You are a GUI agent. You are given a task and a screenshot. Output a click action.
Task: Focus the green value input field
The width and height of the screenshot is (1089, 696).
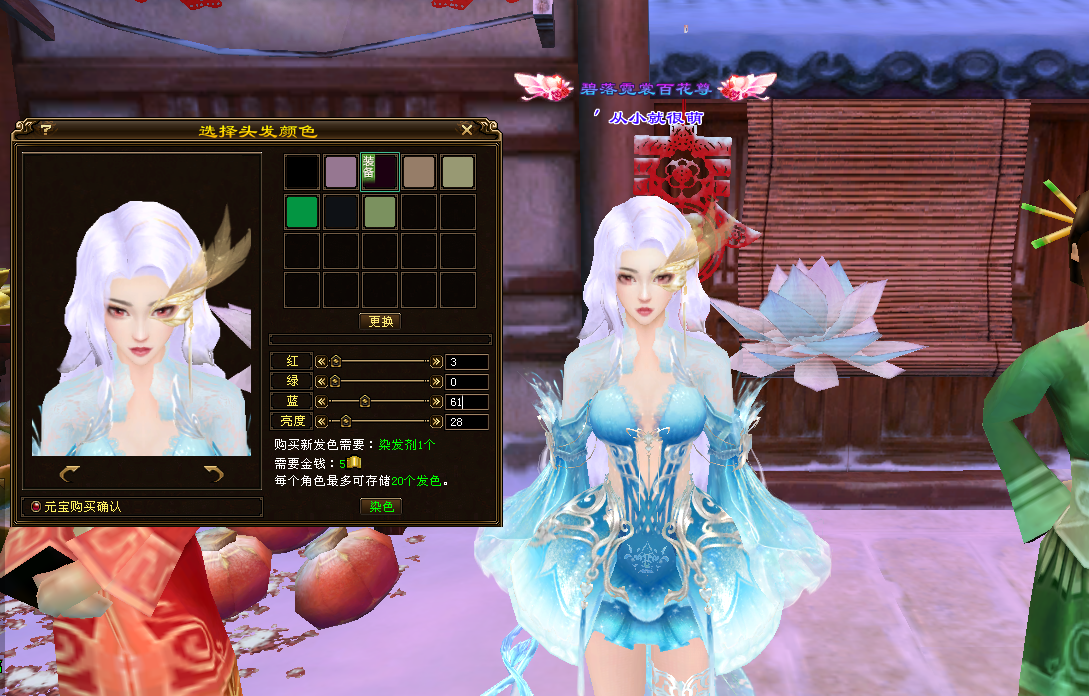pos(467,381)
